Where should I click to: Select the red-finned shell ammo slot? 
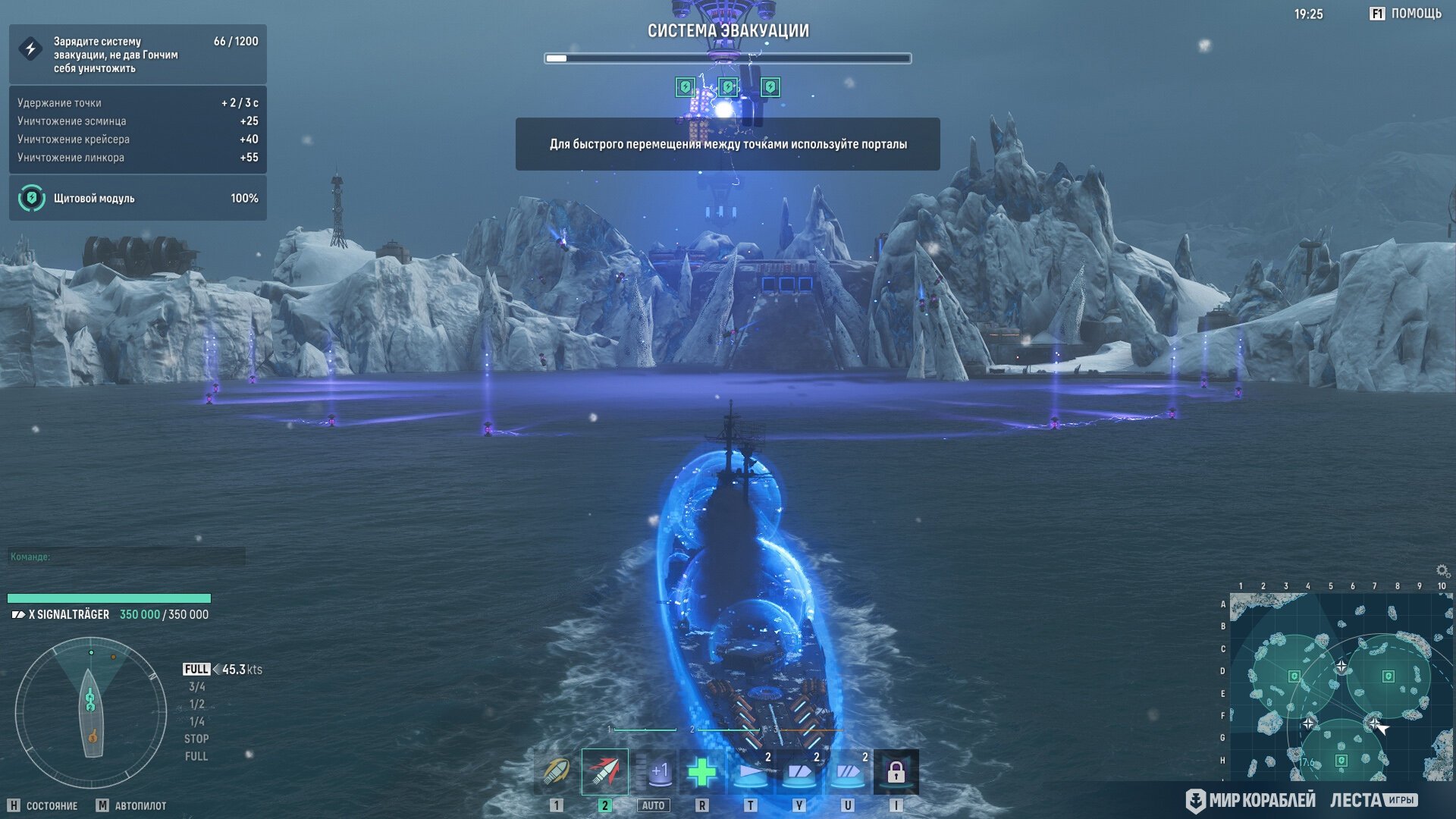[604, 772]
